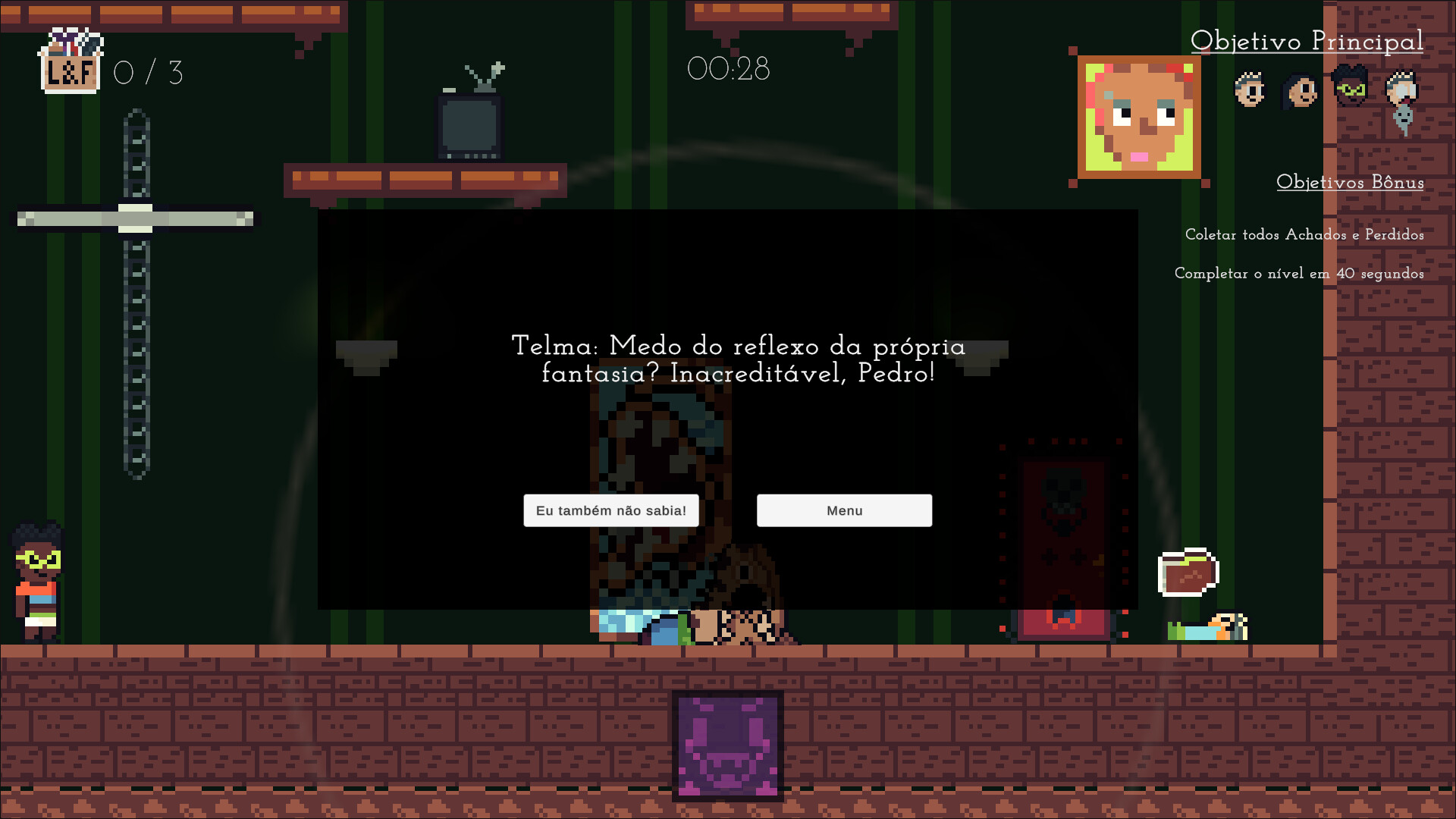The width and height of the screenshot is (1456, 819).
Task: Click the purple smiling portal portrait below floor
Action: click(726, 747)
